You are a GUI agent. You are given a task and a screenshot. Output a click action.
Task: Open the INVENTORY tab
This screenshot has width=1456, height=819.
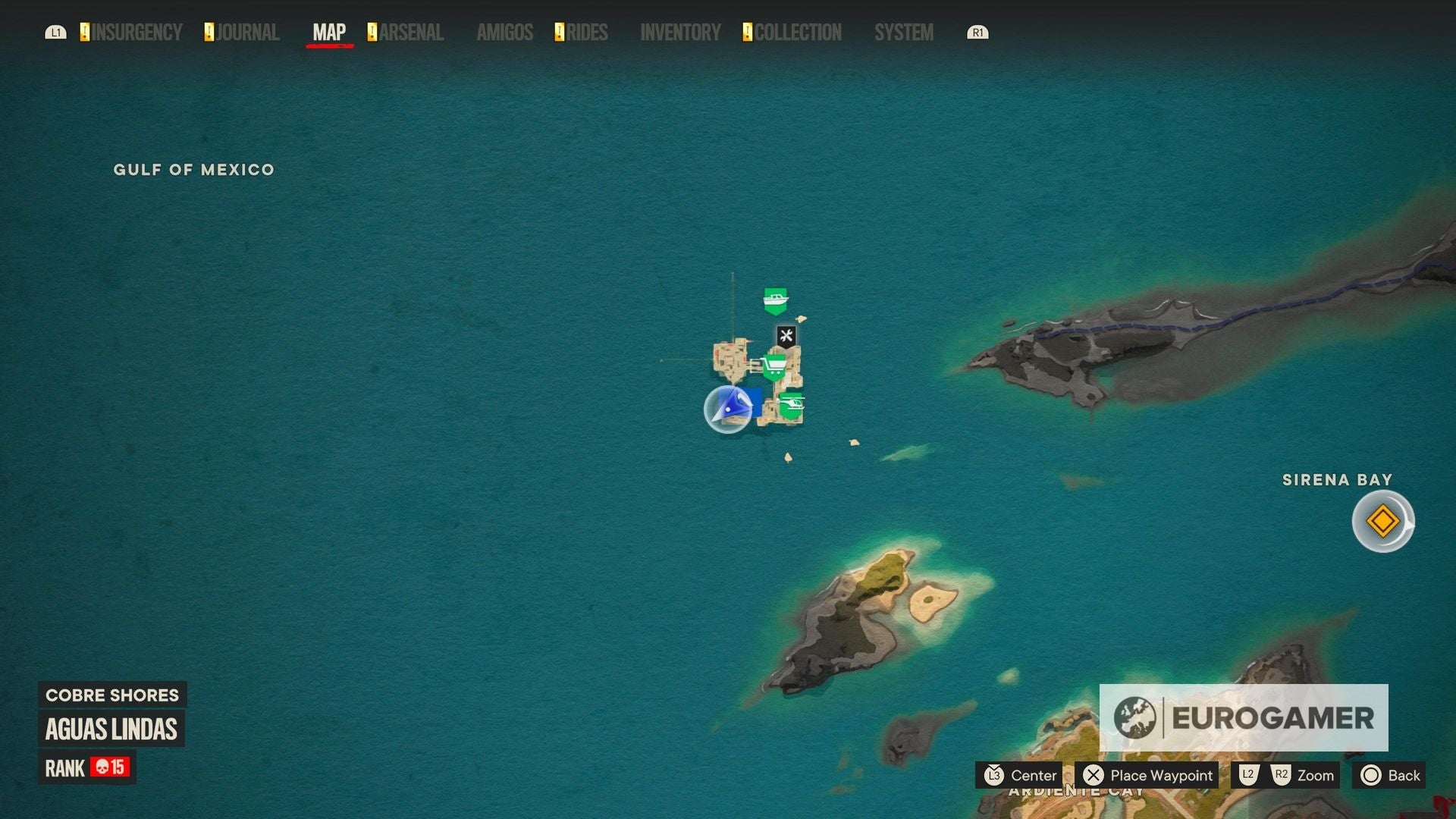pos(679,33)
